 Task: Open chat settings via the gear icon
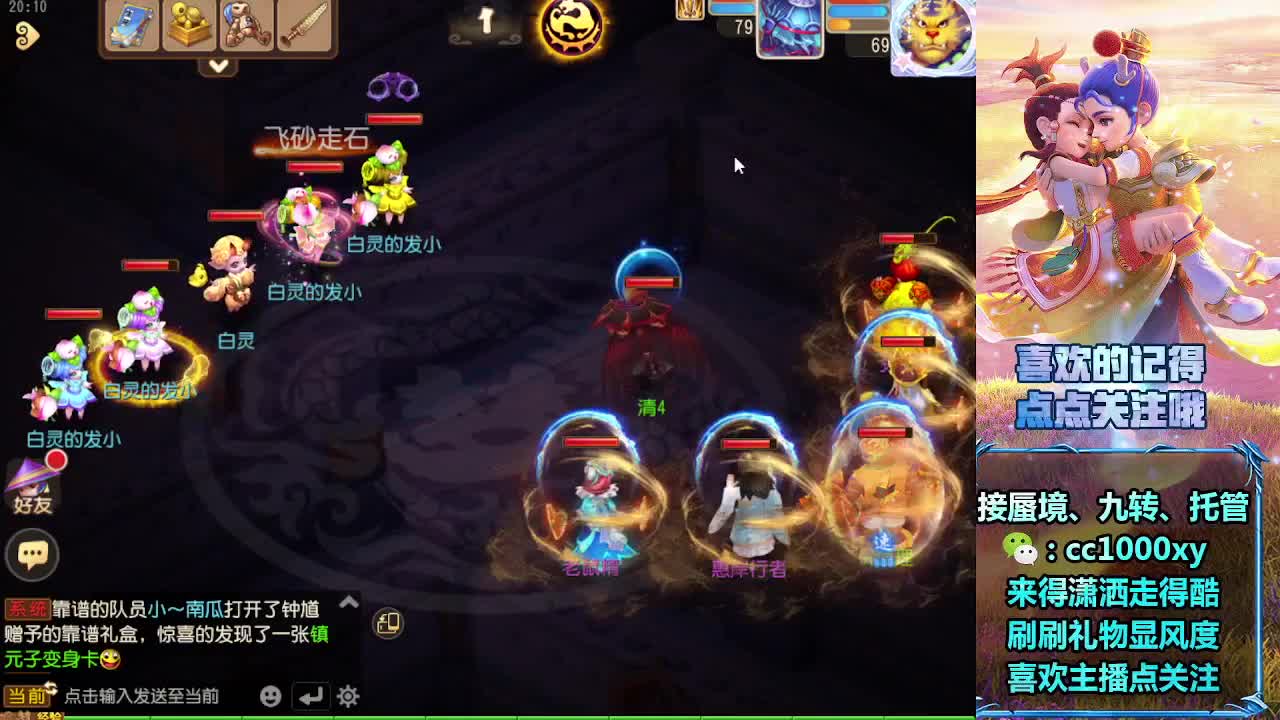click(349, 697)
